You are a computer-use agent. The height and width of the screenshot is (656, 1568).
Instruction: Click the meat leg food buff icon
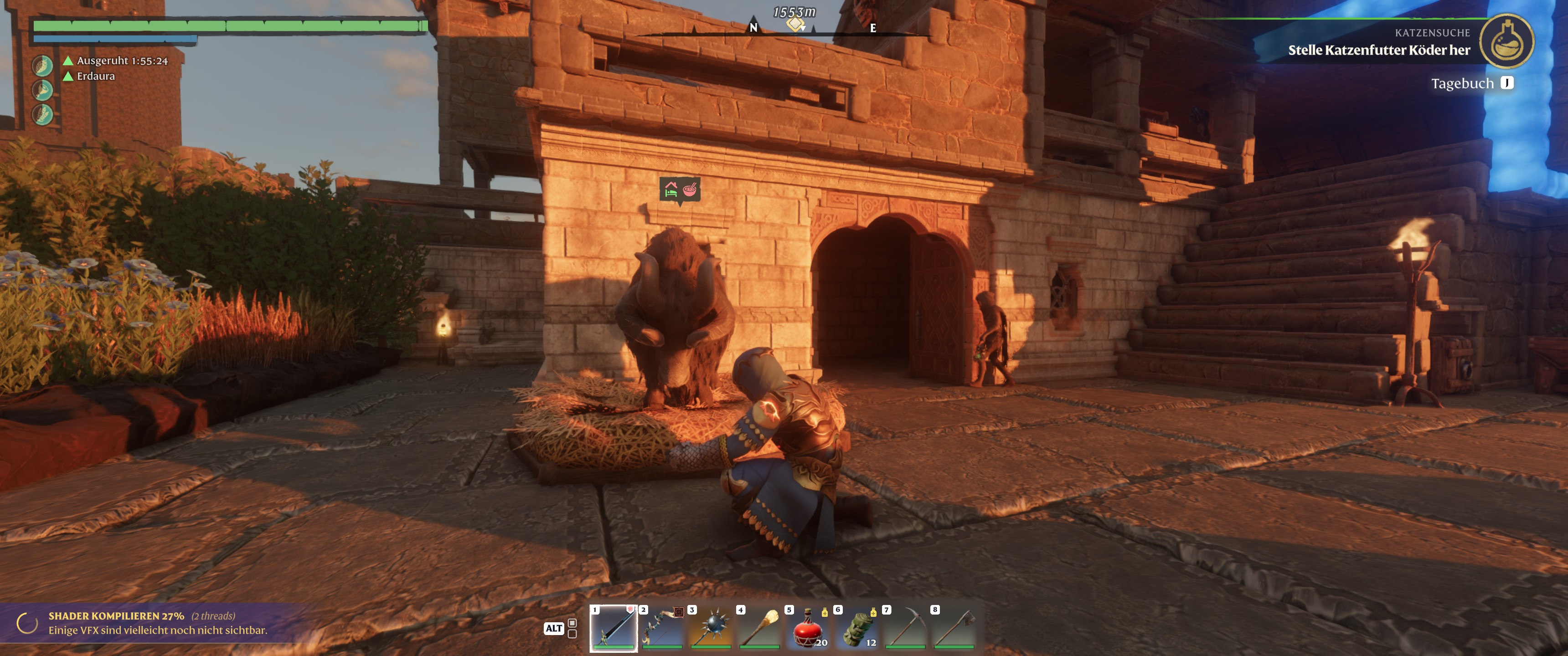[x=42, y=90]
